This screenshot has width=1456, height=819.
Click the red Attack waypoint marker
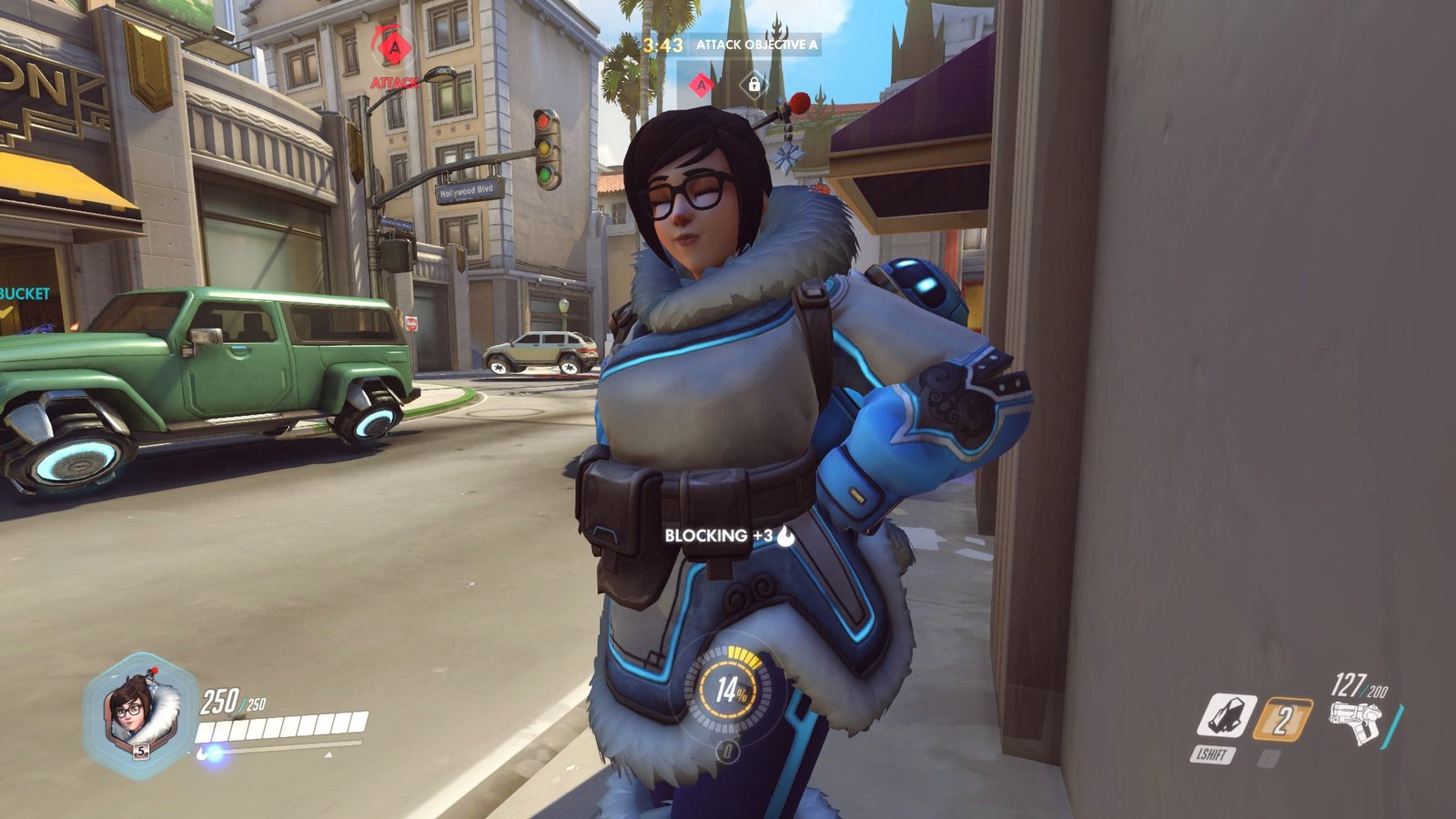(x=394, y=47)
